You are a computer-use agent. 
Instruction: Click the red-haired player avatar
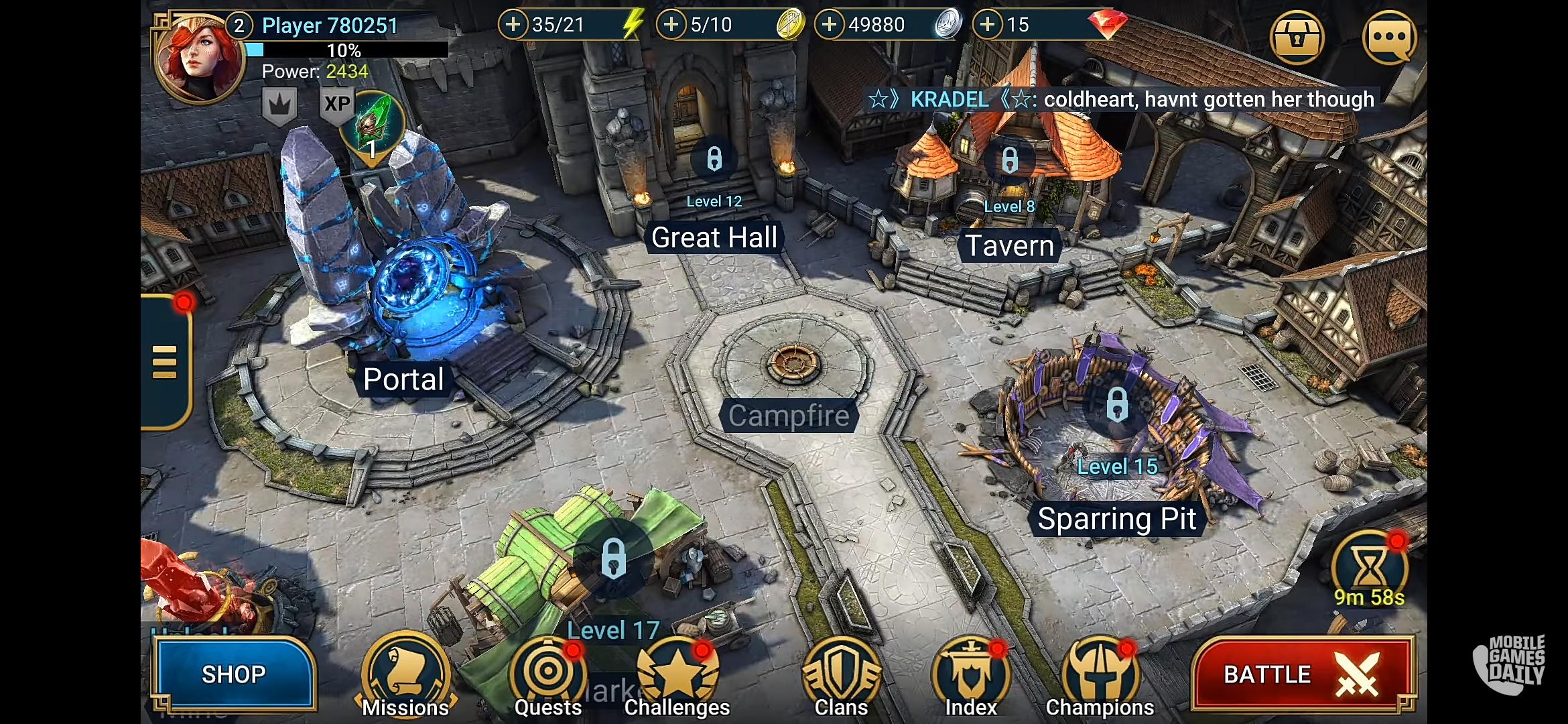coord(198,58)
